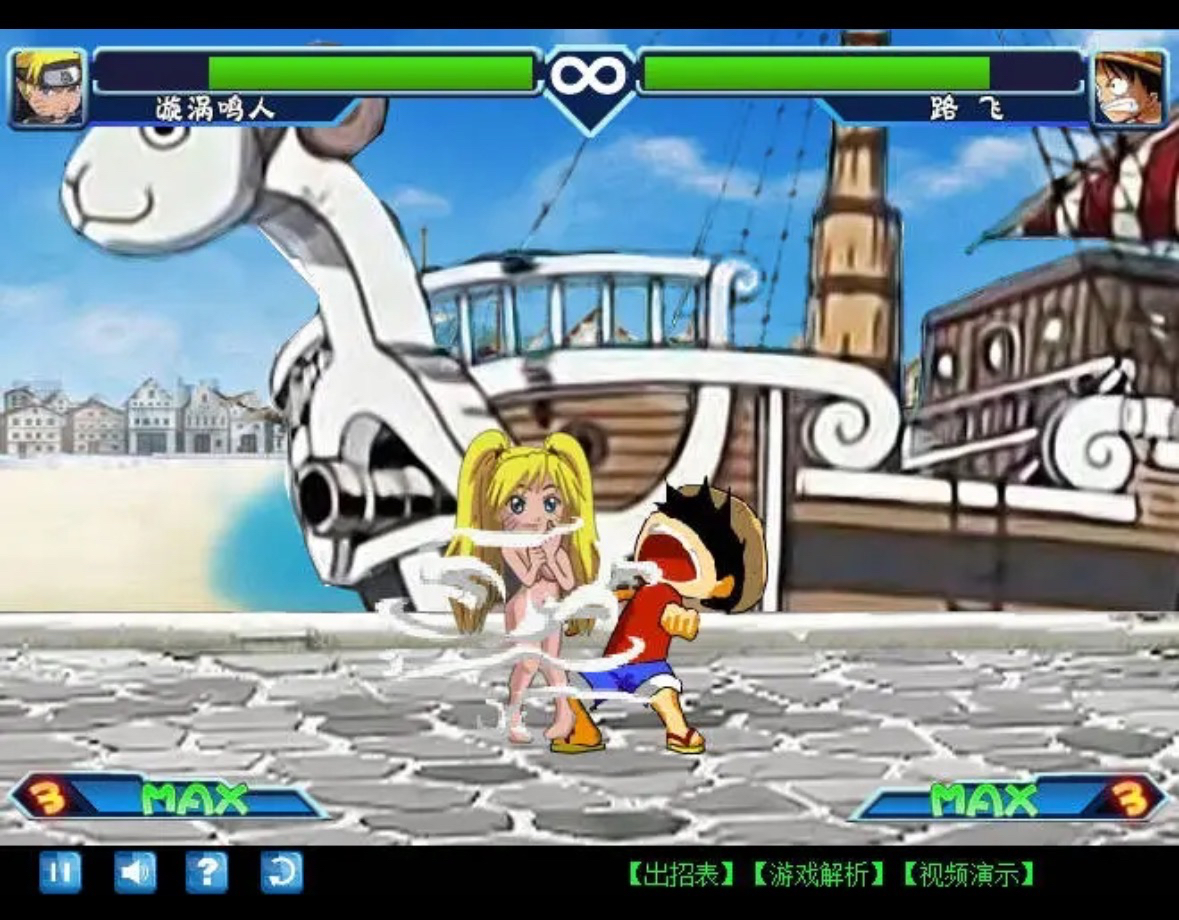This screenshot has height=920, width=1179.
Task: Open the 视频演示 video demo link
Action: coord(968,875)
